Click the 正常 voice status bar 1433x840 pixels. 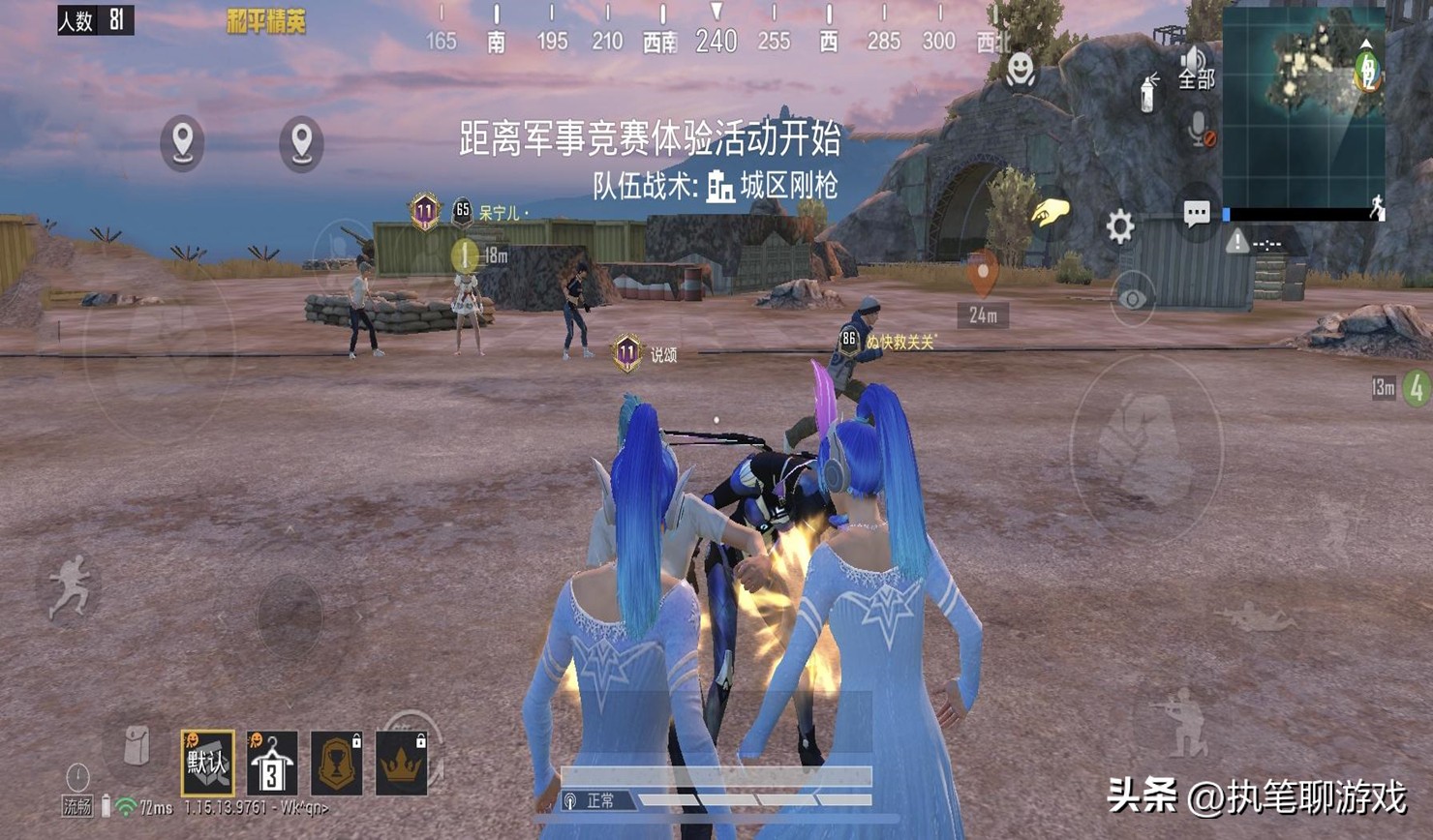(x=600, y=800)
